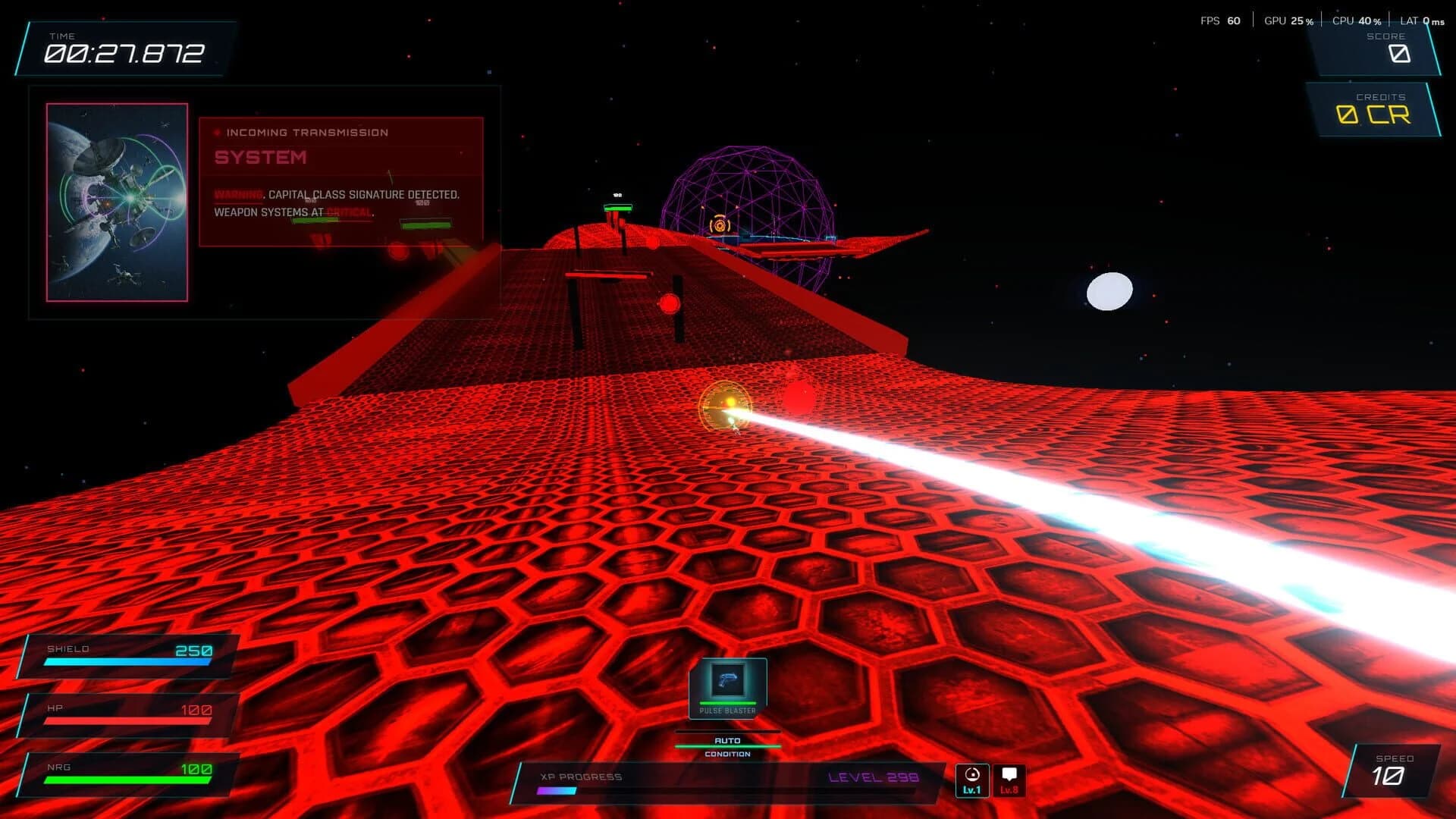Open the Lv.8 chat bubble icon
This screenshot has height=819, width=1456.
click(1010, 779)
